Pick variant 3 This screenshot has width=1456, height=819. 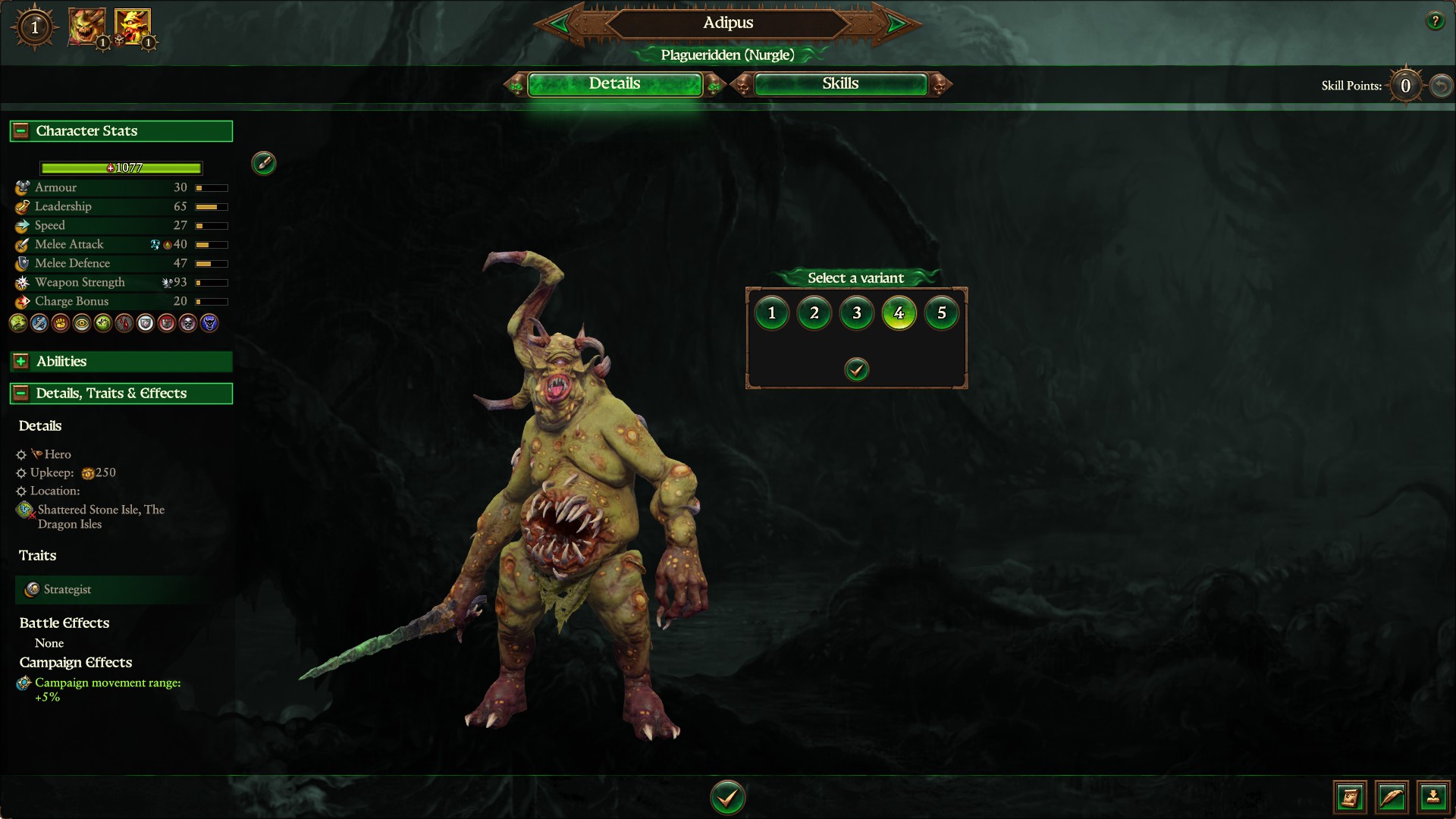tap(857, 313)
